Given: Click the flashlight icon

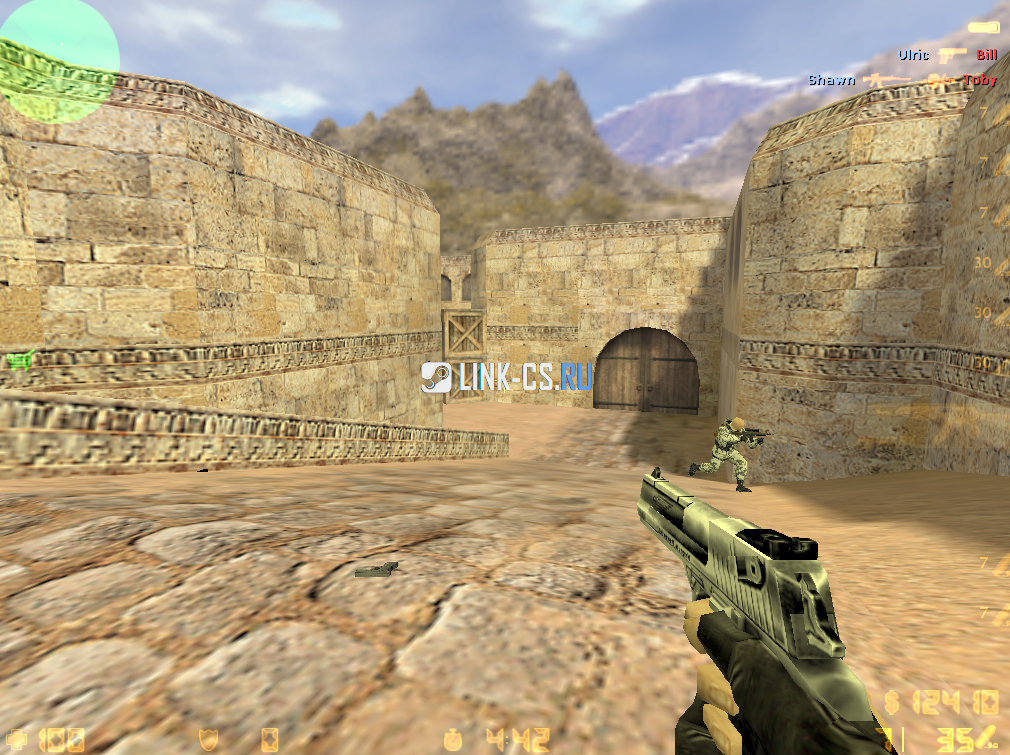Looking at the screenshot, I should pos(983,28).
